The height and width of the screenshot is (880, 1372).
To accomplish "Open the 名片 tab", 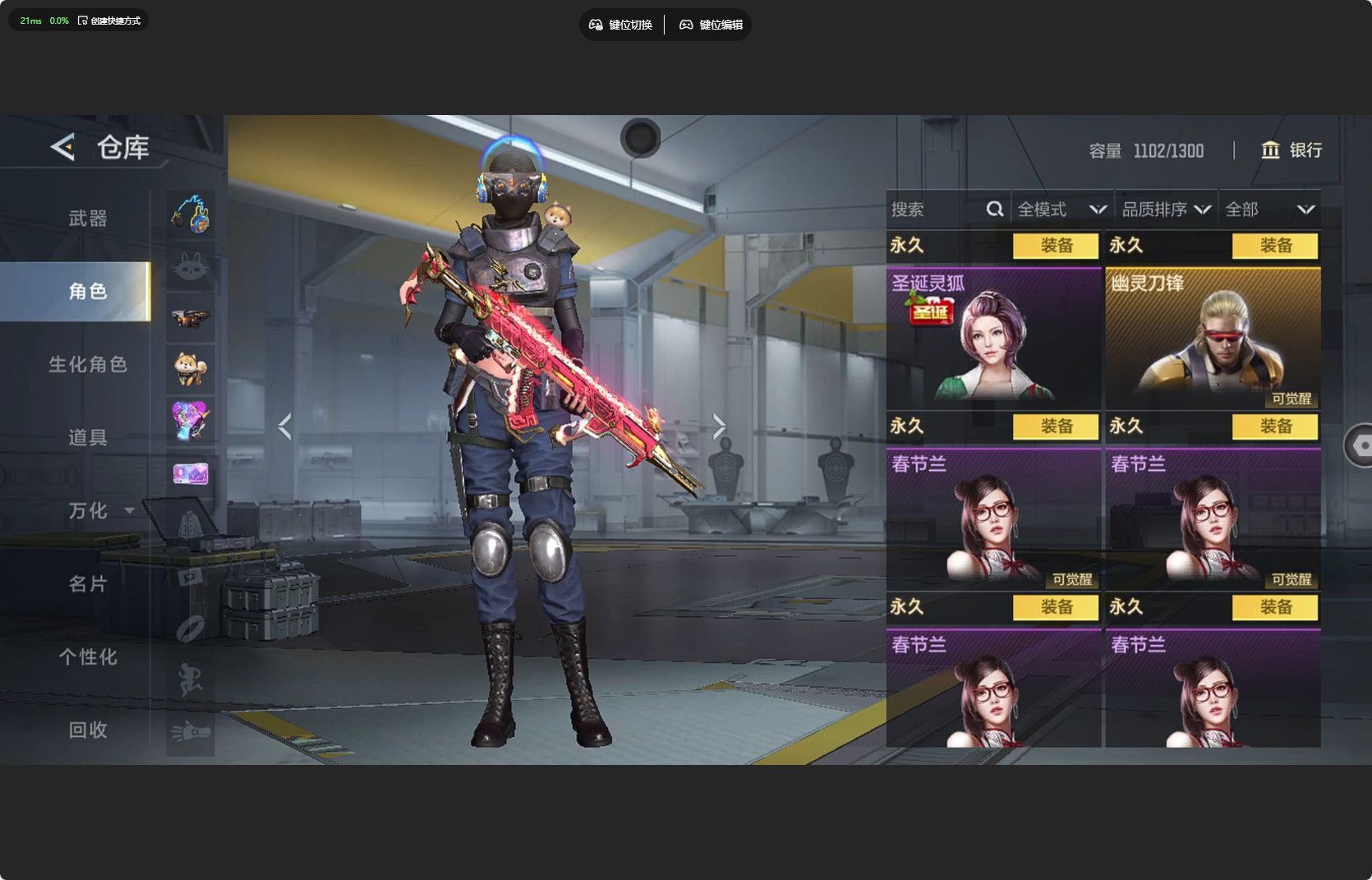I will pos(88,583).
